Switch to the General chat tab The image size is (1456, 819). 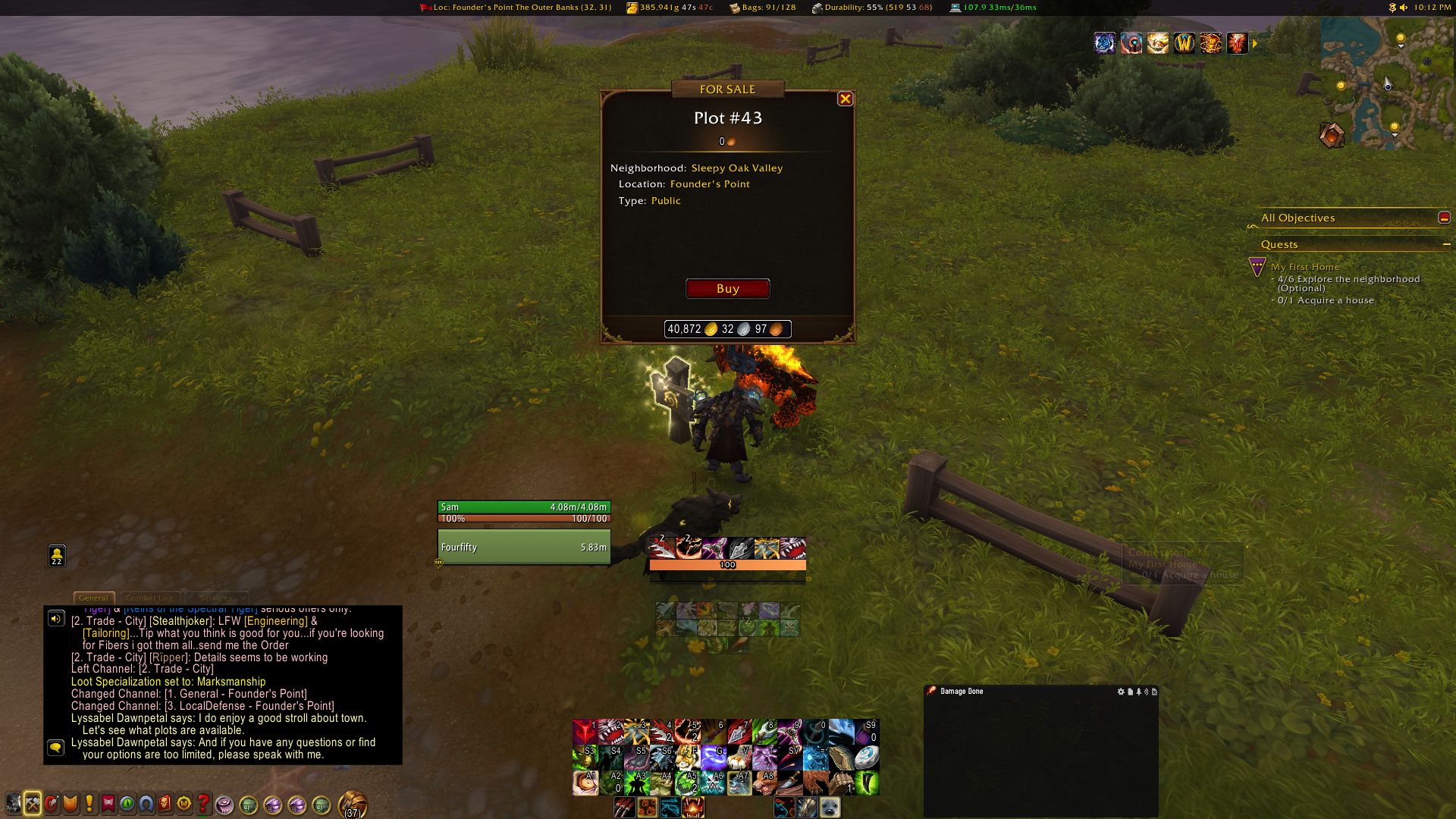(94, 598)
